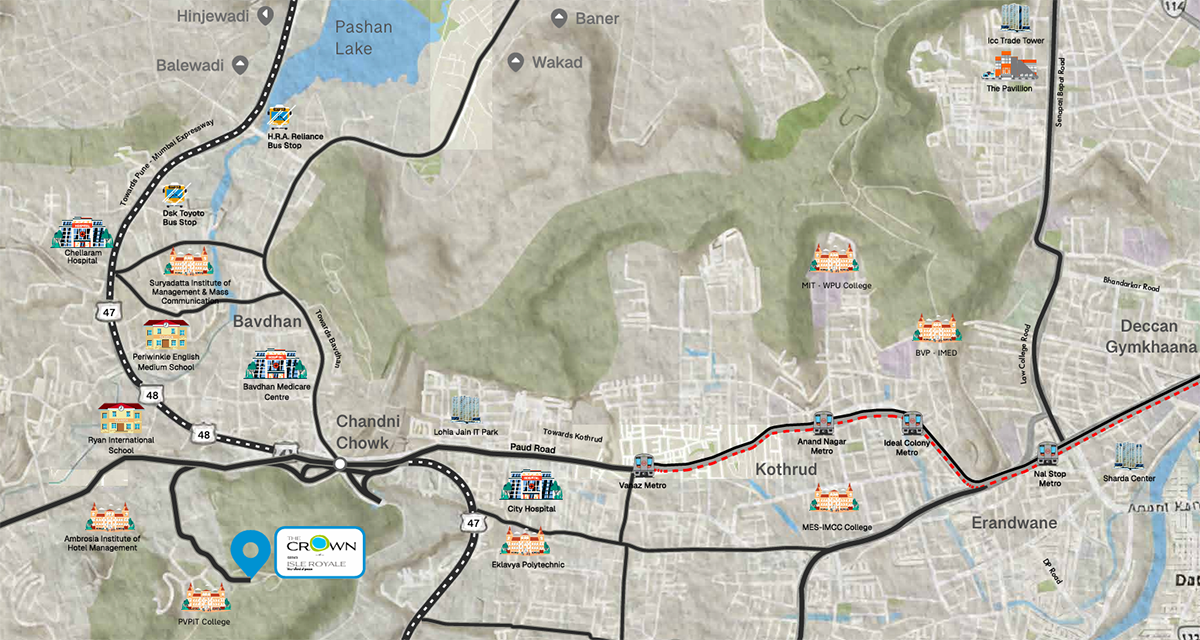Open The Crown Isle Royale logo card
Image resolution: width=1200 pixels, height=640 pixels.
[x=319, y=551]
